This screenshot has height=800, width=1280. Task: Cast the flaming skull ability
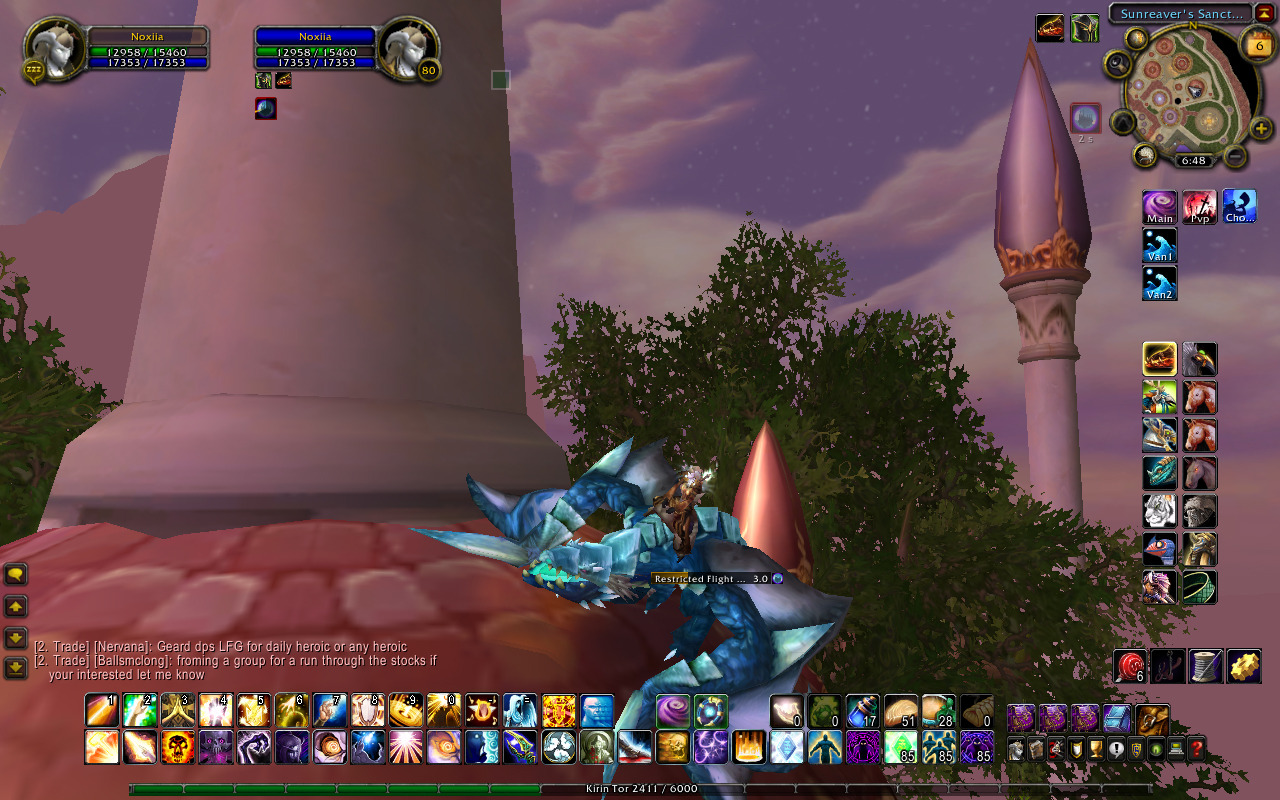tap(177, 747)
